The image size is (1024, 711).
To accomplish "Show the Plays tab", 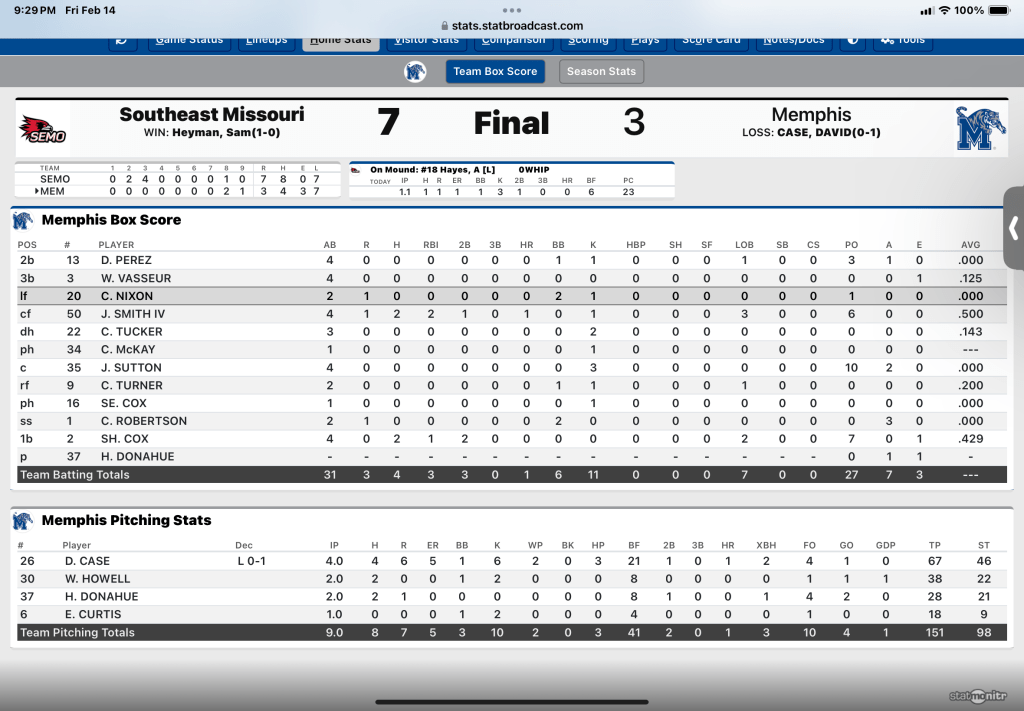I will 645,41.
